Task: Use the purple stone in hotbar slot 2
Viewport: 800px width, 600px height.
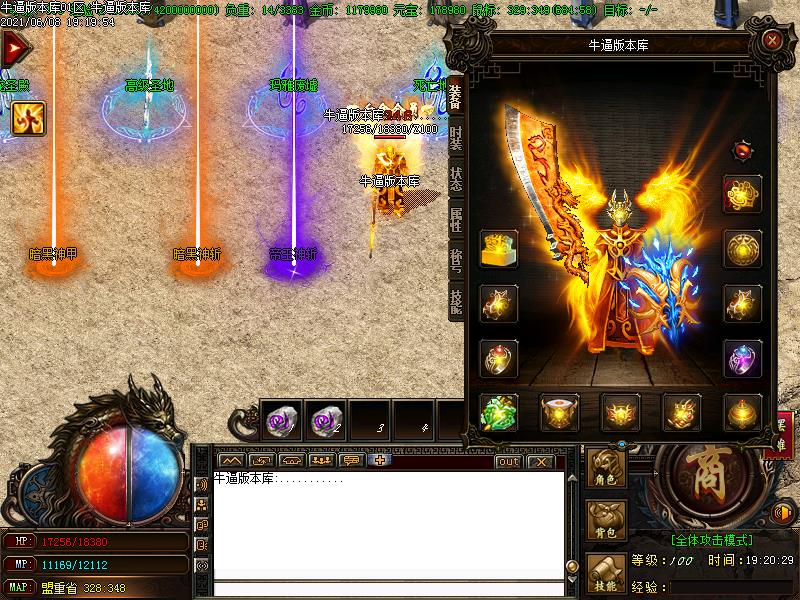Action: click(325, 421)
